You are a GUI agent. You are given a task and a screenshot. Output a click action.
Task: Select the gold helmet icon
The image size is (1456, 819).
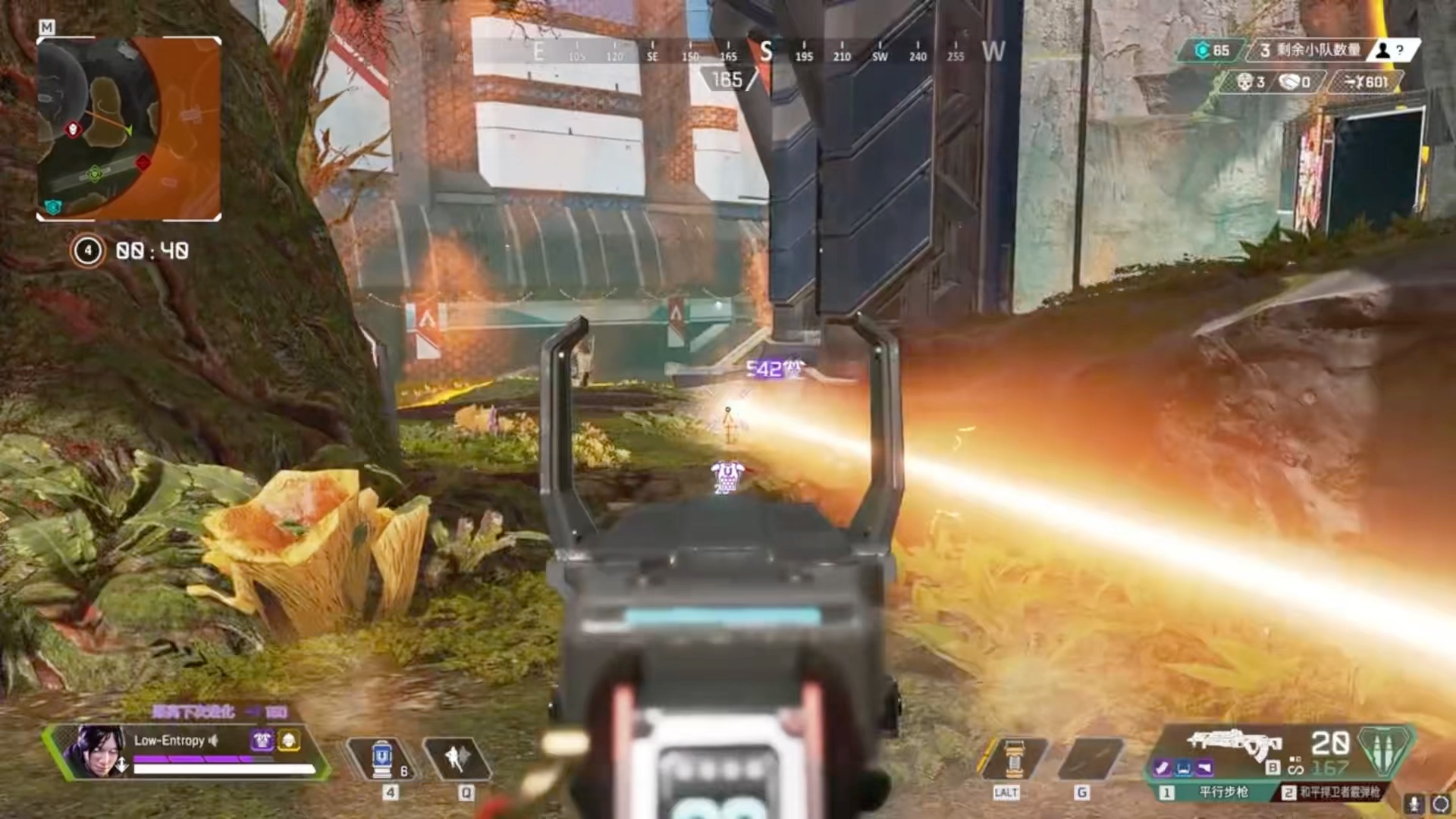click(289, 740)
